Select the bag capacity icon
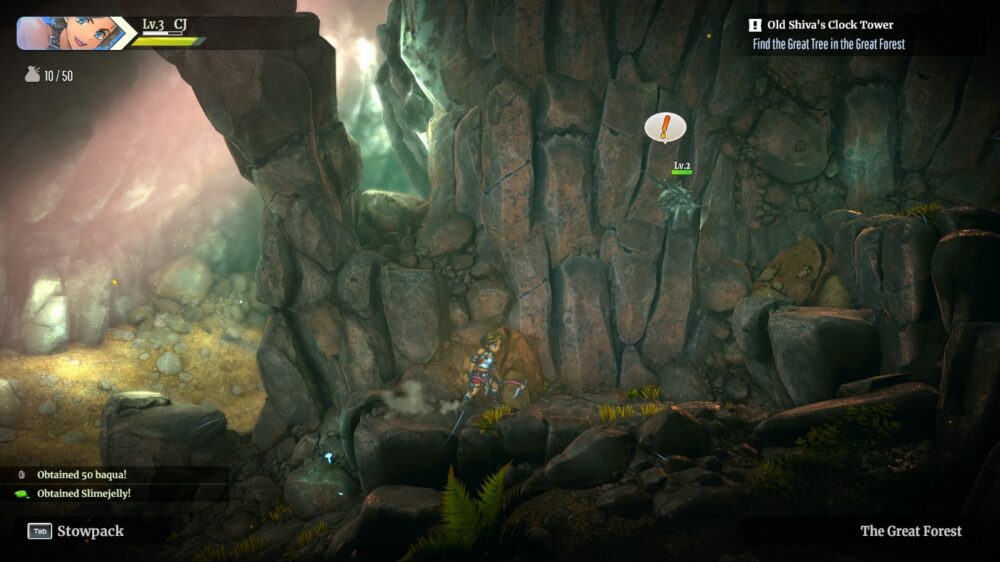1000x562 pixels. (x=31, y=75)
